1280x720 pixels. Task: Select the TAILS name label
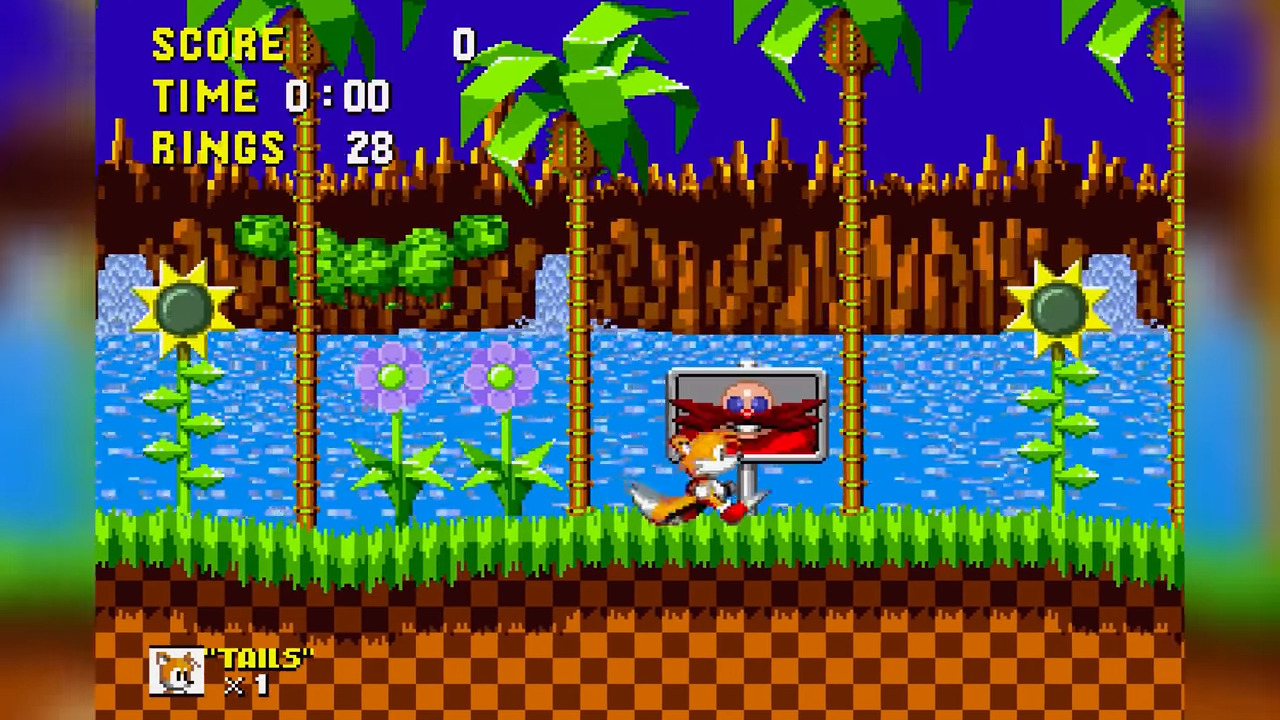(x=262, y=657)
